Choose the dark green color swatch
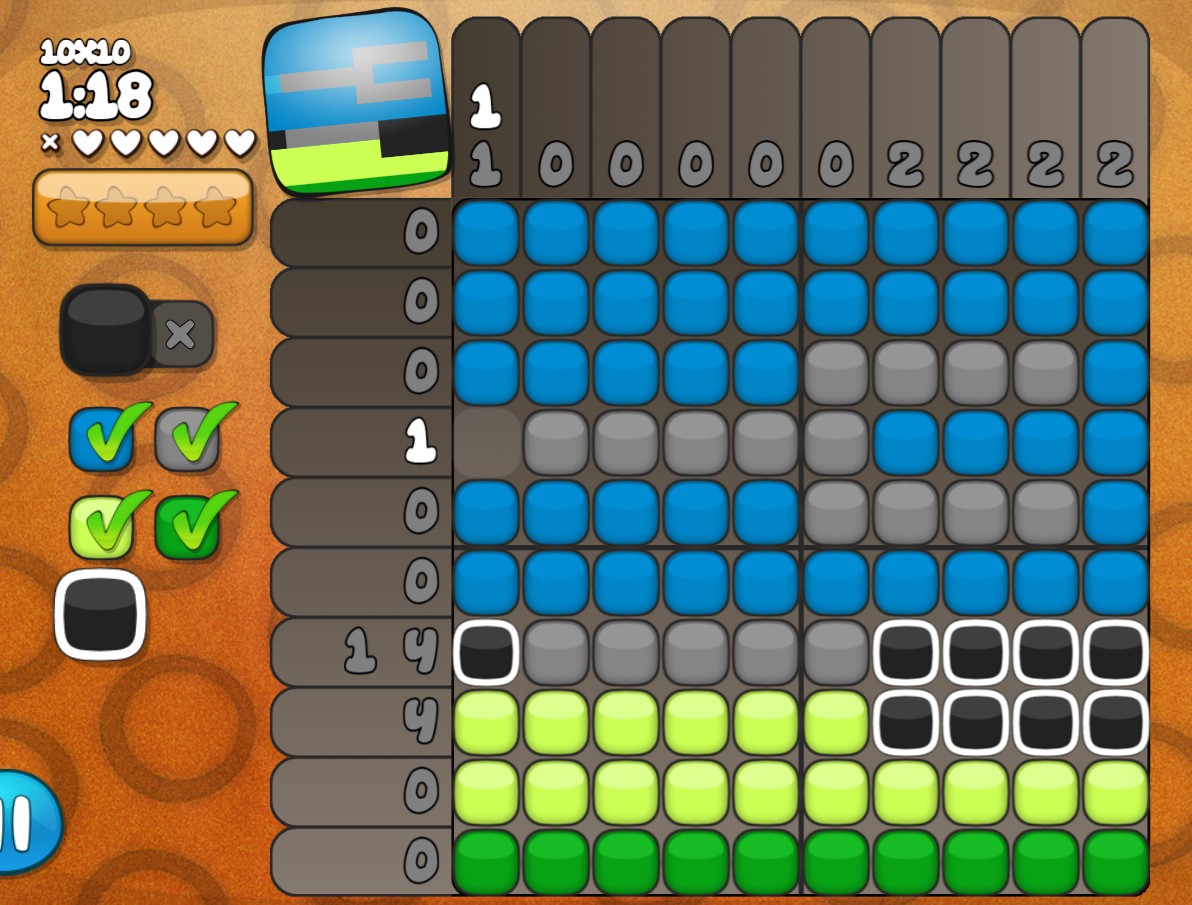 [187, 526]
